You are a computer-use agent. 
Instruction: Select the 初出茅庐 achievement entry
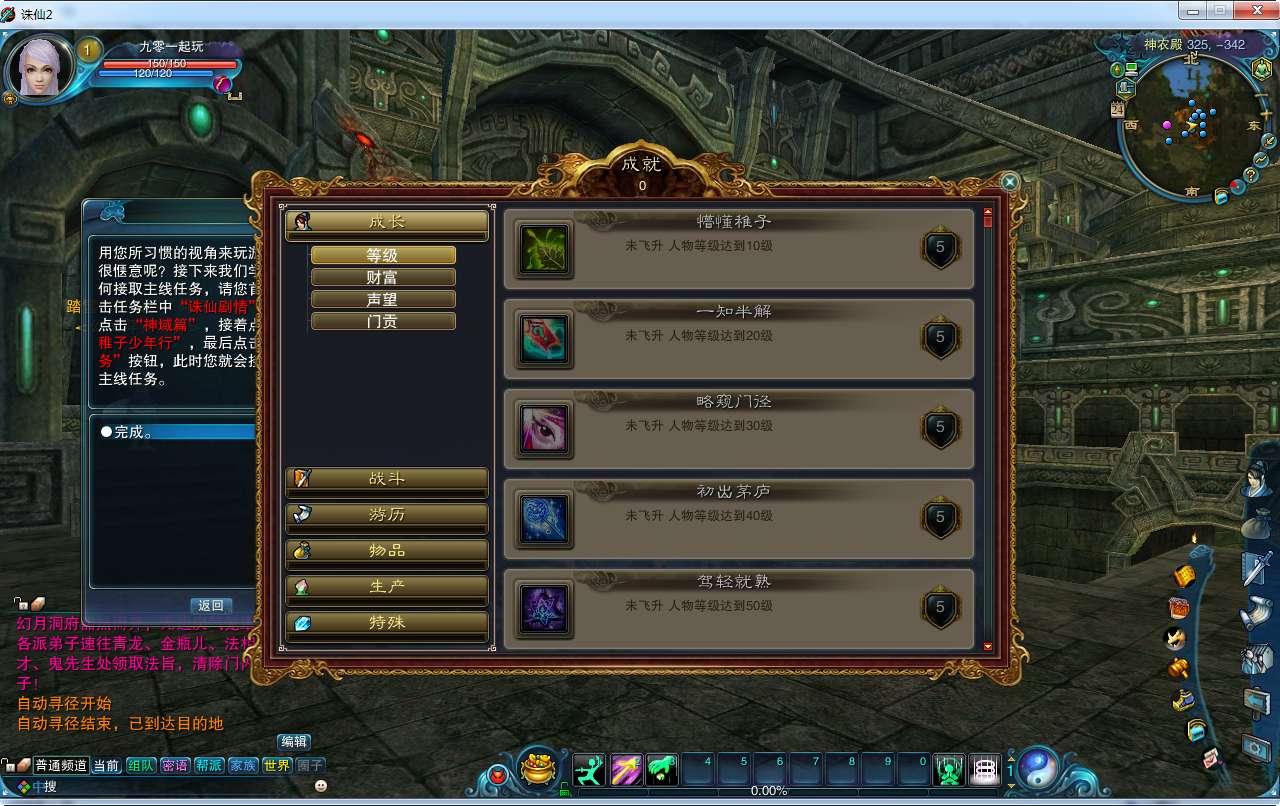(x=738, y=519)
